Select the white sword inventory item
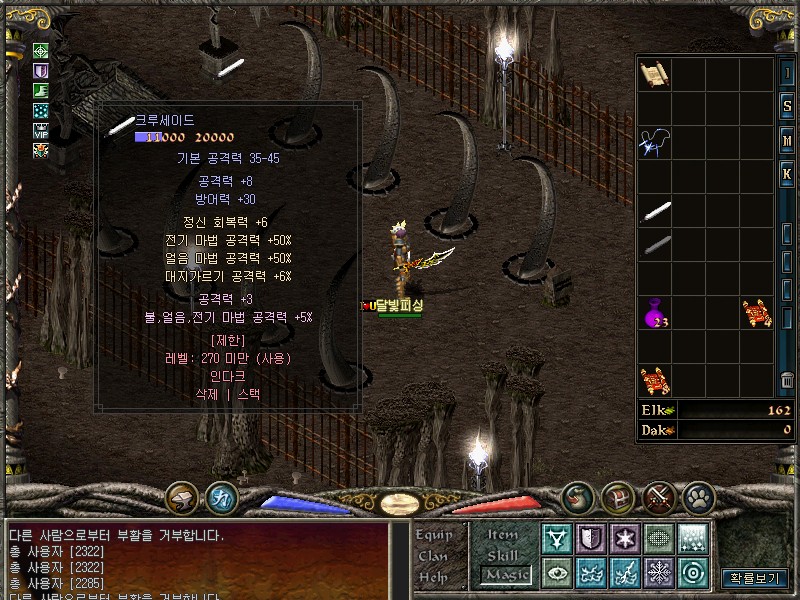The image size is (800, 600). coord(655,212)
